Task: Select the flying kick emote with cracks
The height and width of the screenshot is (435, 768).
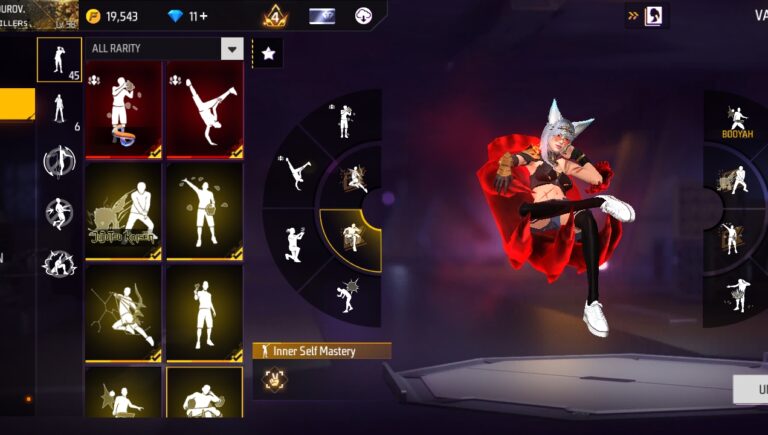Action: (x=123, y=312)
